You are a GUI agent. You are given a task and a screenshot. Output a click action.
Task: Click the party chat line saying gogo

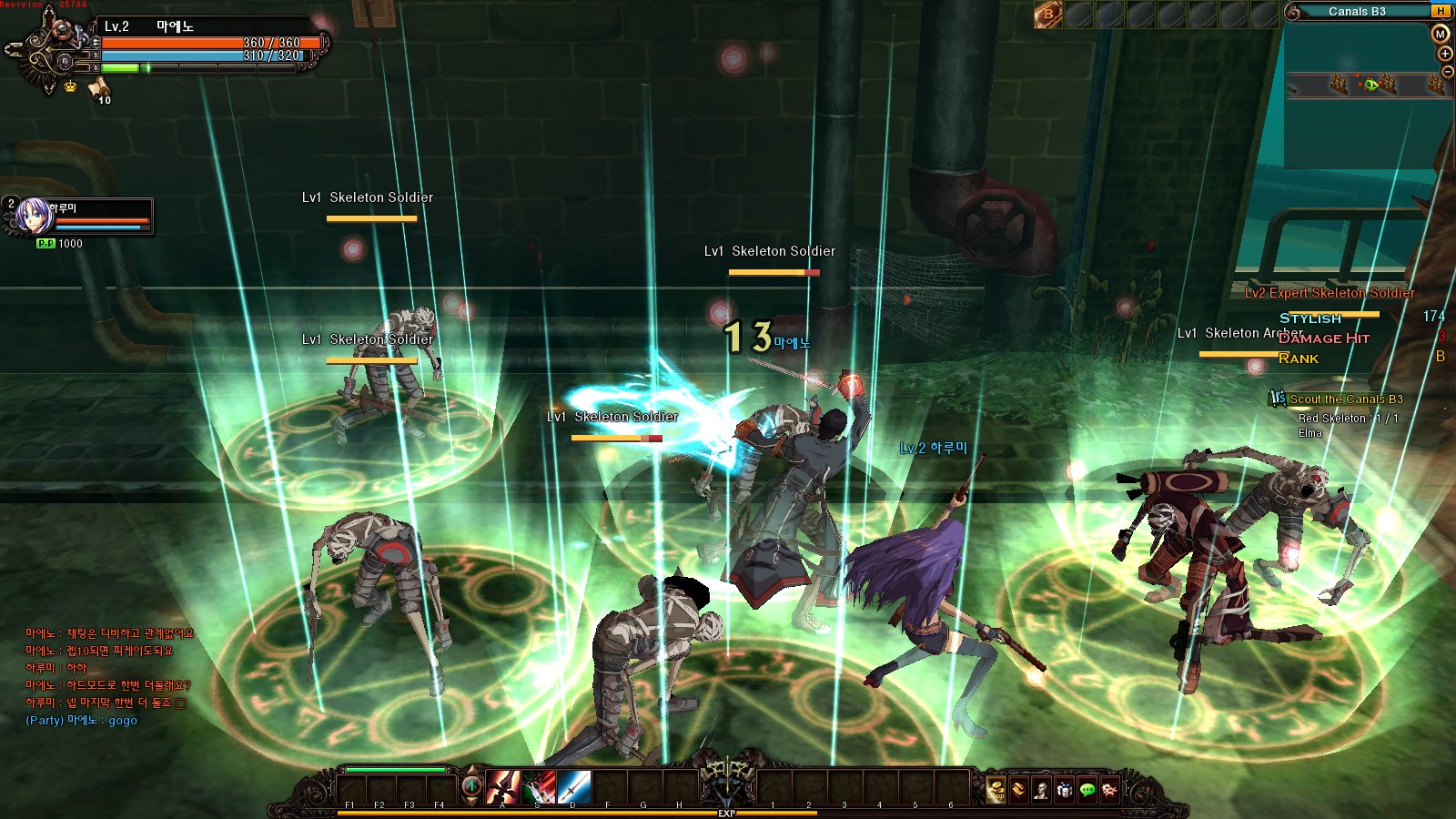pos(82,721)
